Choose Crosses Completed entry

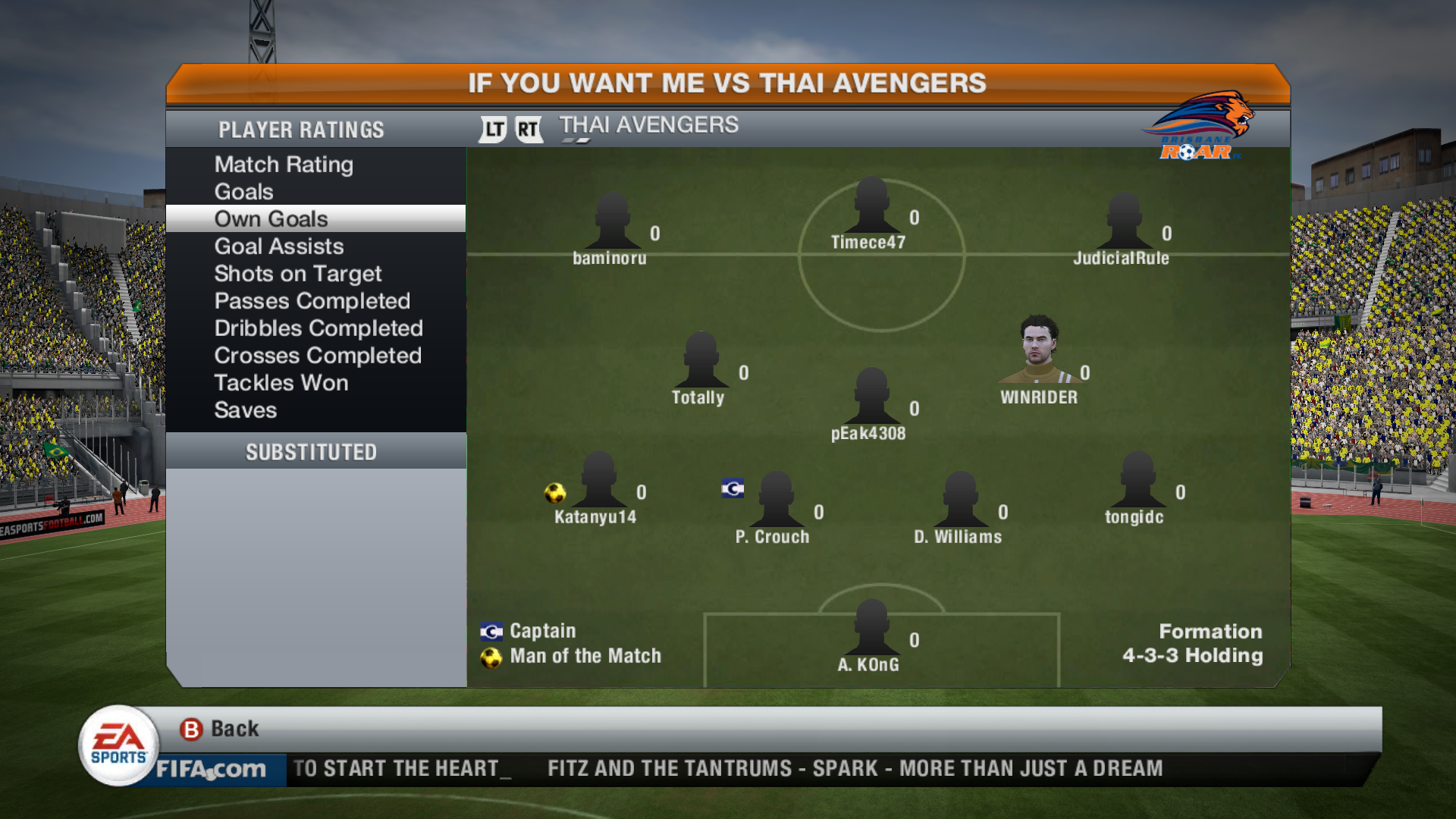click(x=317, y=356)
